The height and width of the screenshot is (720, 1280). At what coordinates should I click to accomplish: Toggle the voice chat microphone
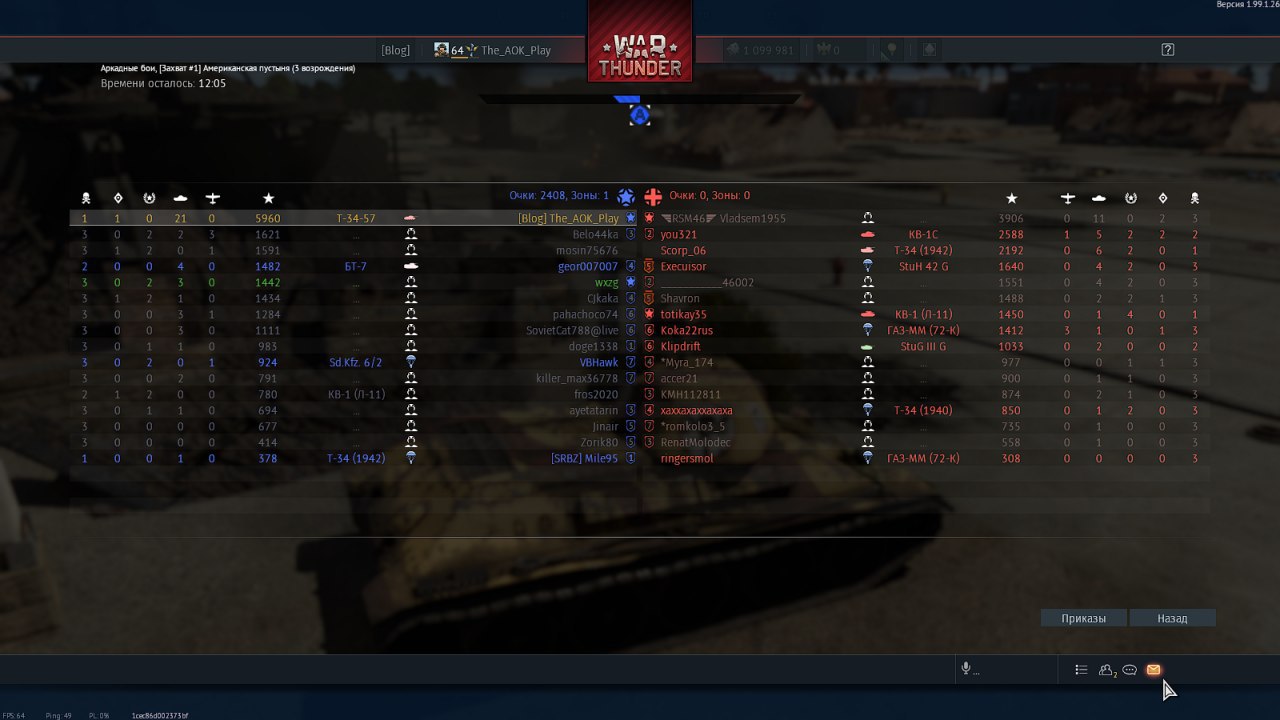[966, 670]
